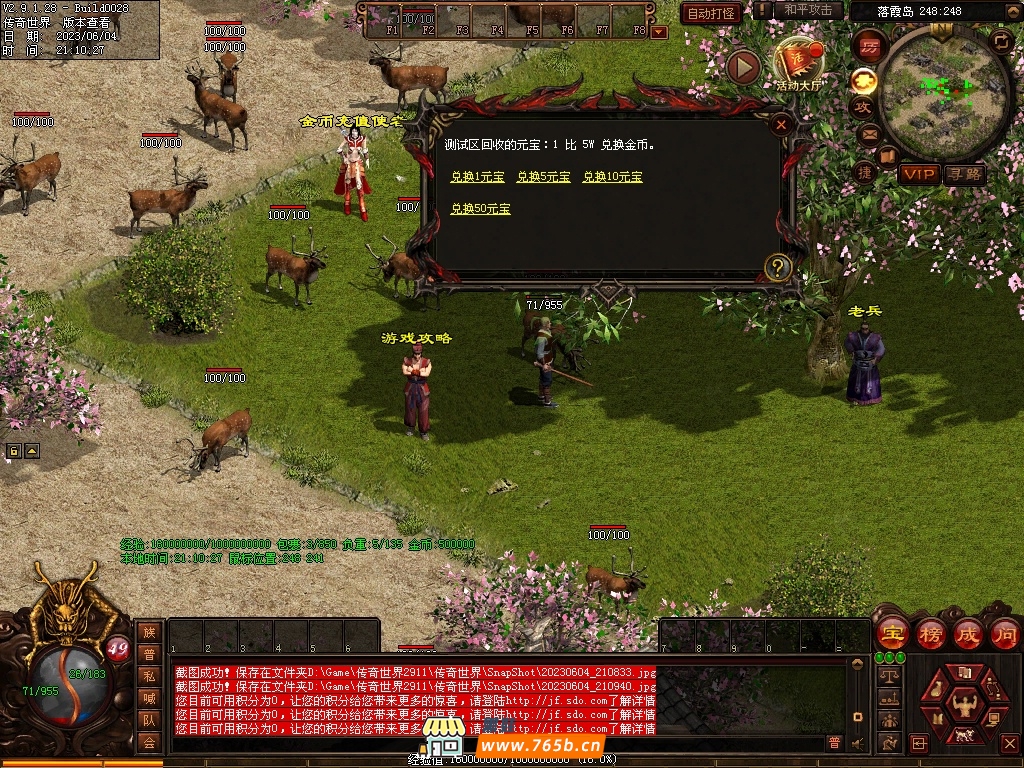Activate 寻路 pathfinding button

coord(965,174)
